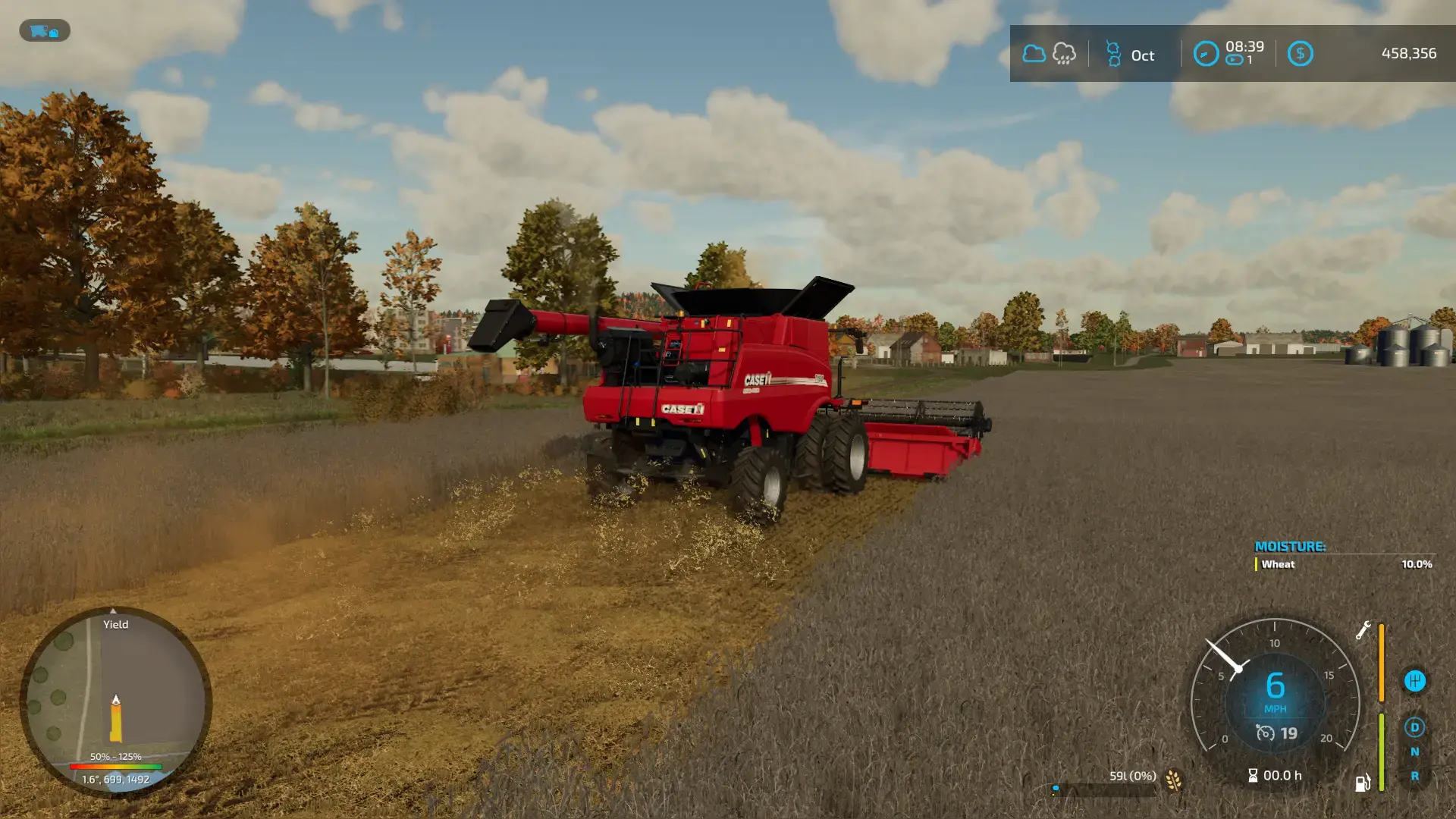Open the circular yield minimap
Screen dimensions: 1456x819
pyautogui.click(x=115, y=701)
